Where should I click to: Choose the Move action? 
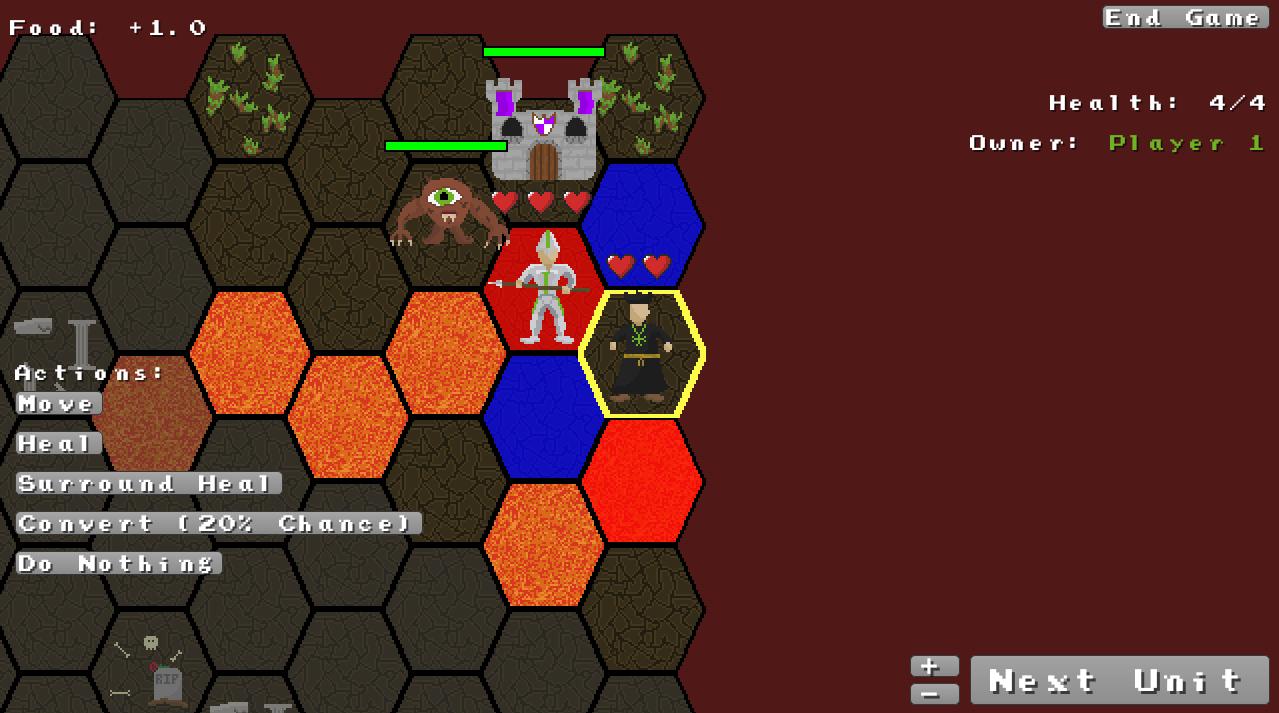(x=59, y=404)
